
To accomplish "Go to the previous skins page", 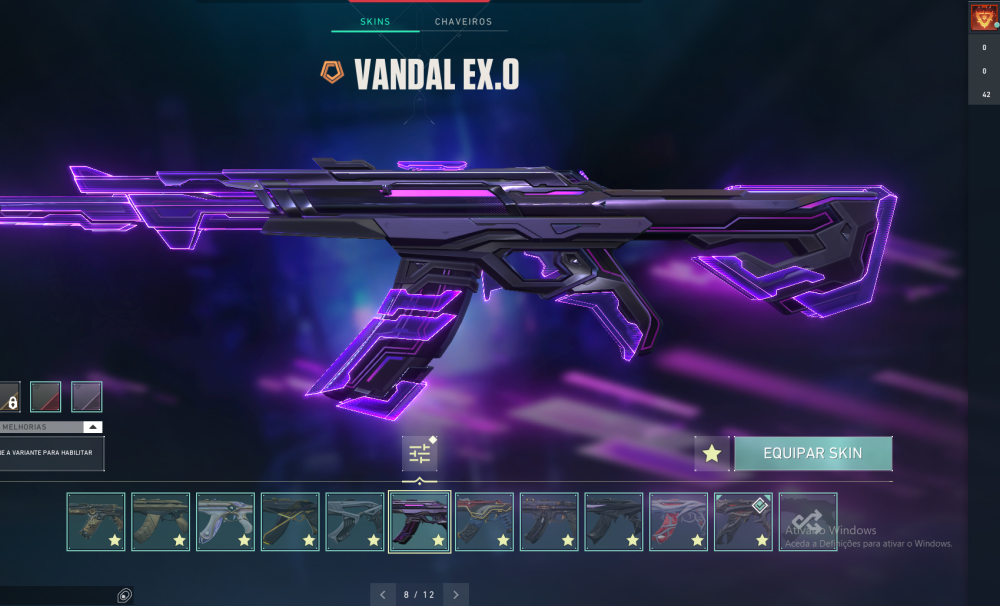I will pyautogui.click(x=383, y=595).
